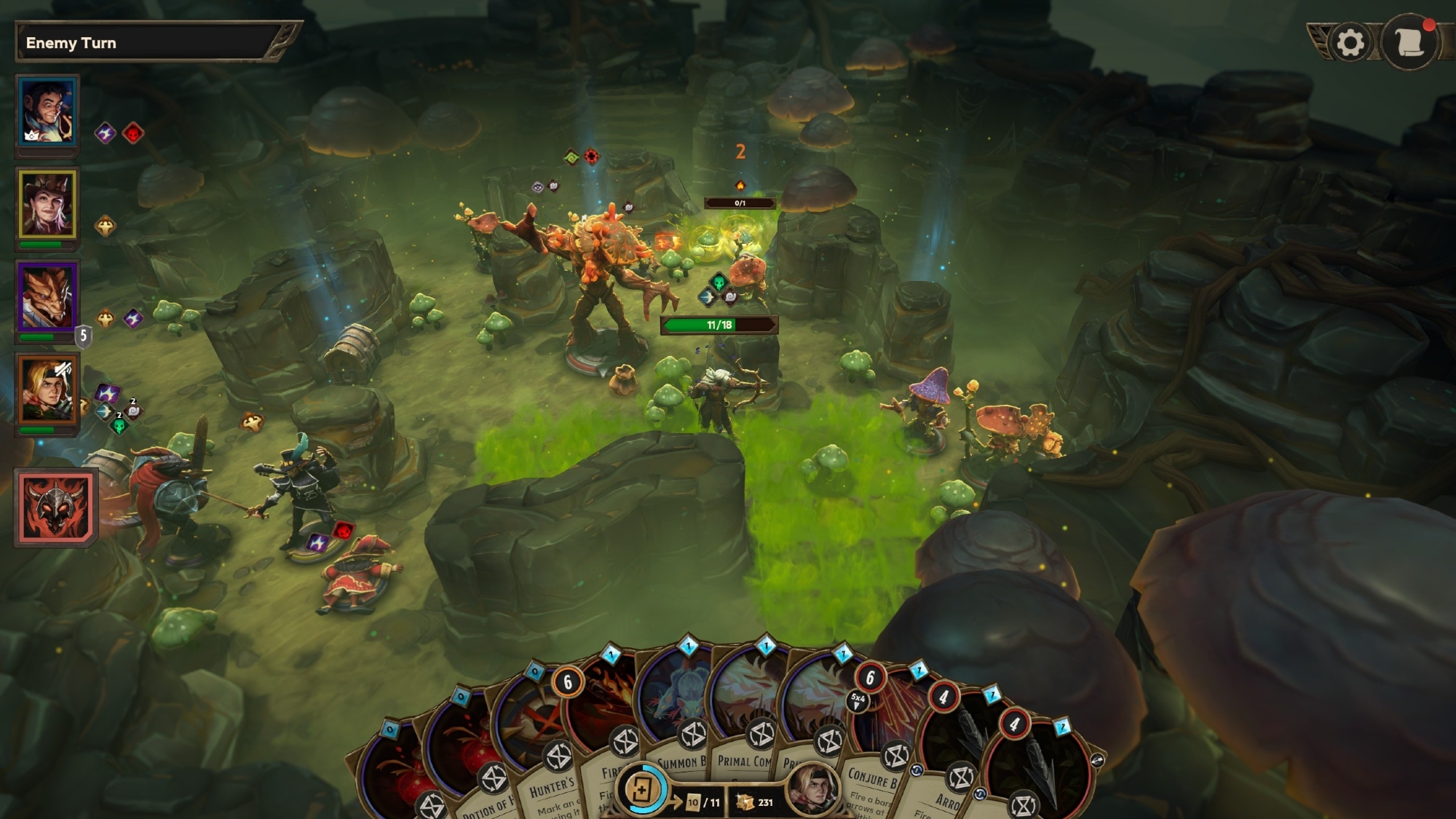Open the scroll log with red notification

pos(1410,42)
